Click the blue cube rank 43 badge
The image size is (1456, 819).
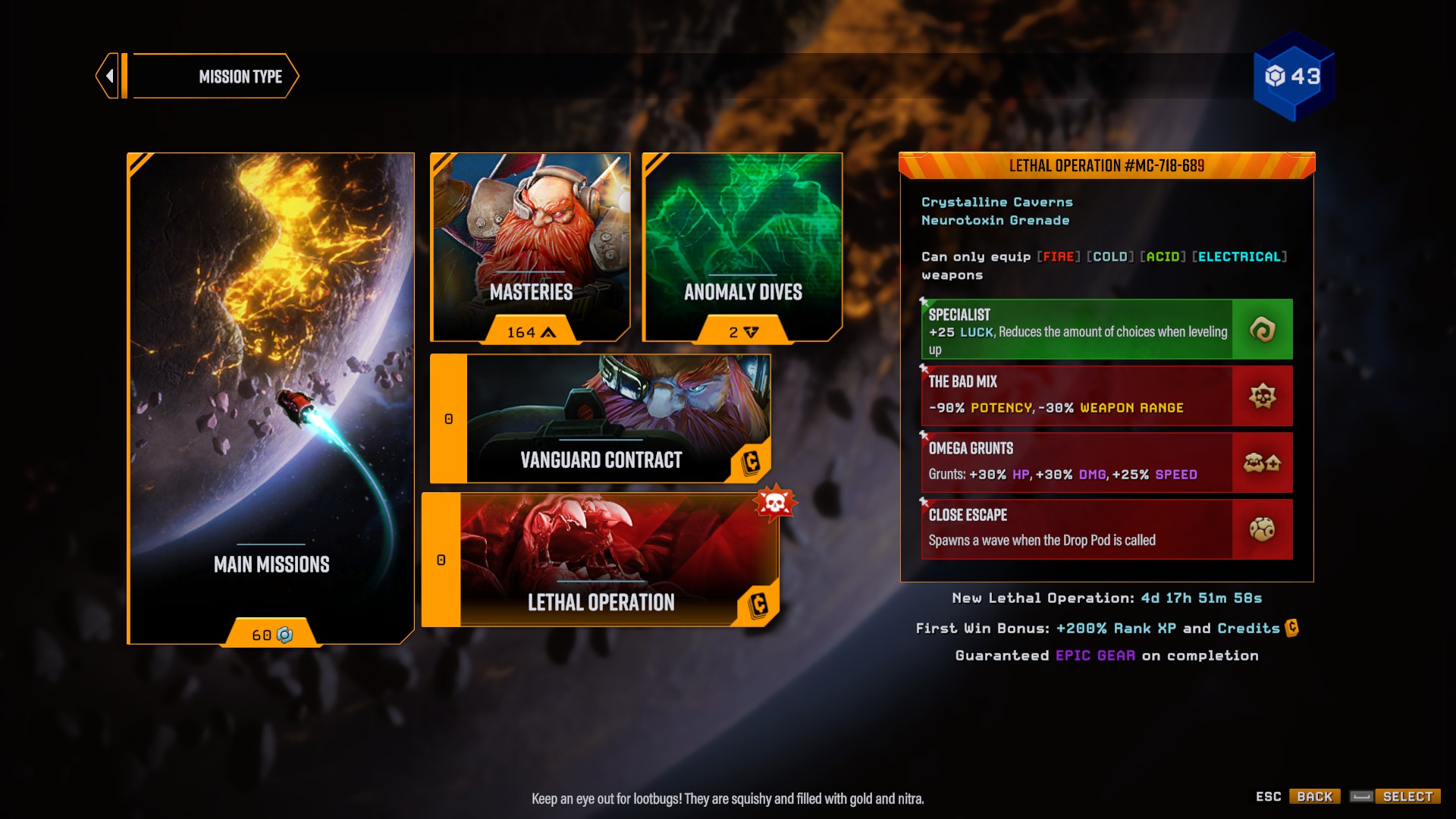pos(1294,76)
